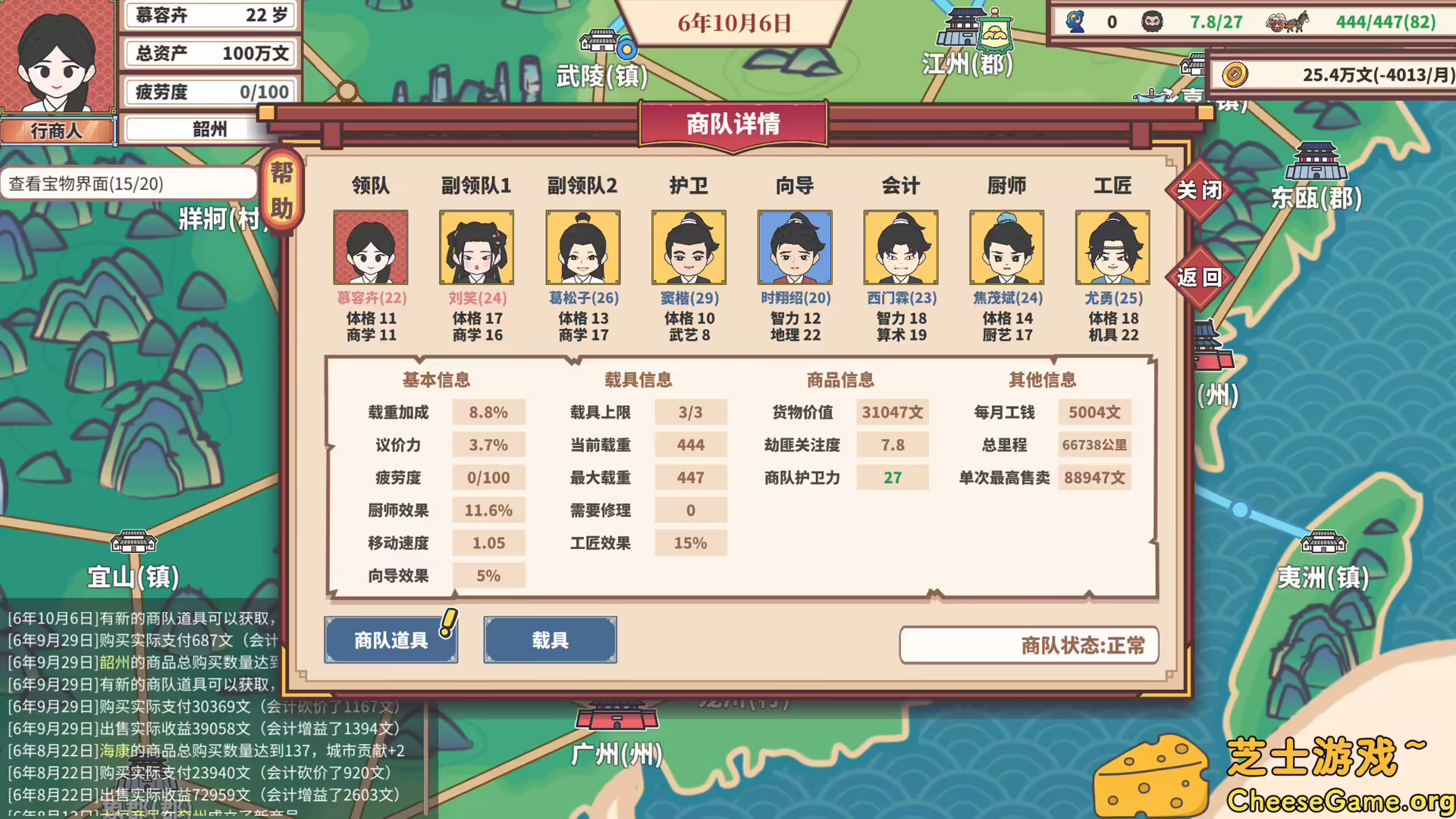Open the 查看宝物界面(15/20) treasure interface

pyautogui.click(x=129, y=184)
